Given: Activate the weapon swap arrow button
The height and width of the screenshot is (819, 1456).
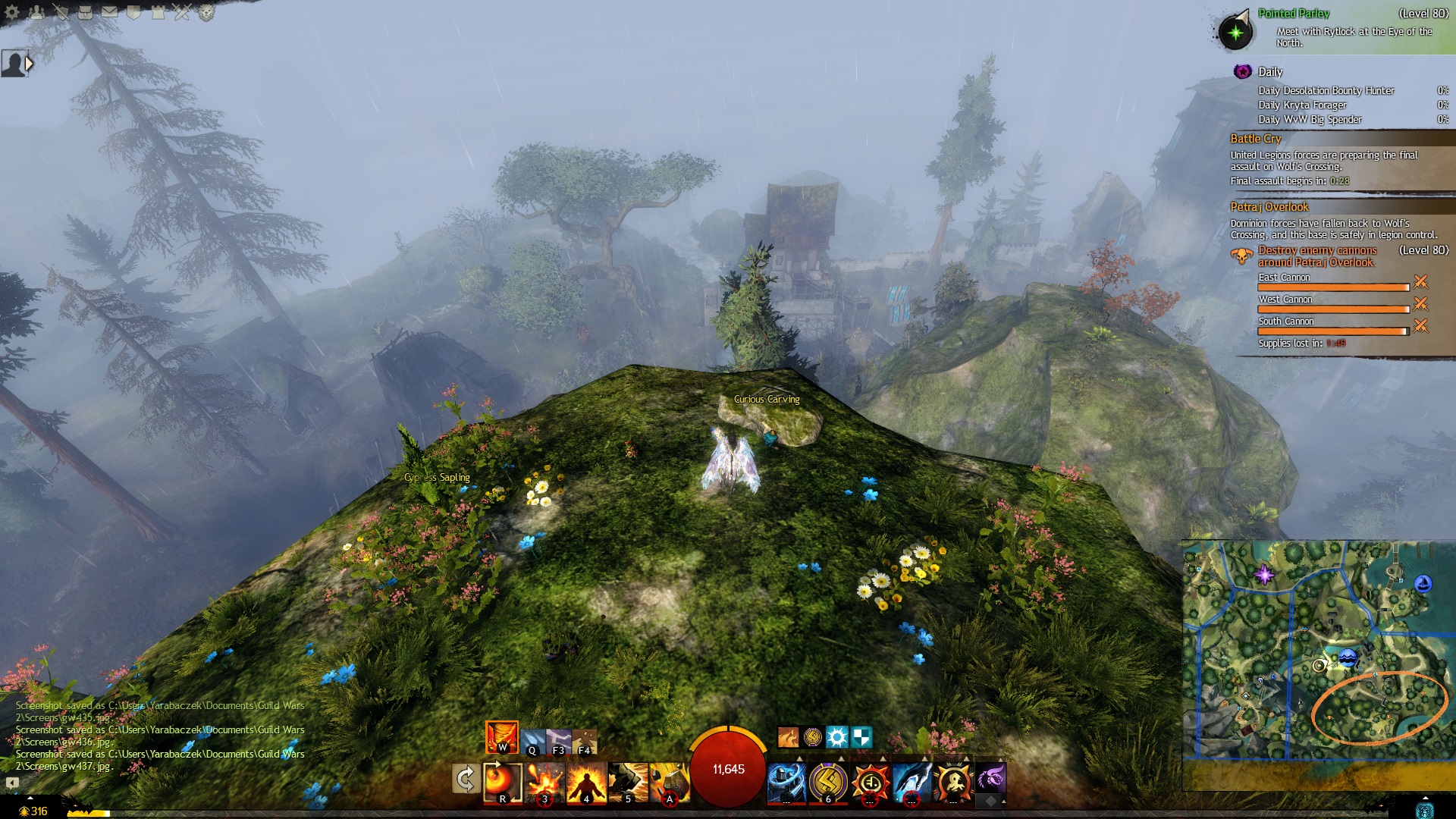Looking at the screenshot, I should pos(465,779).
